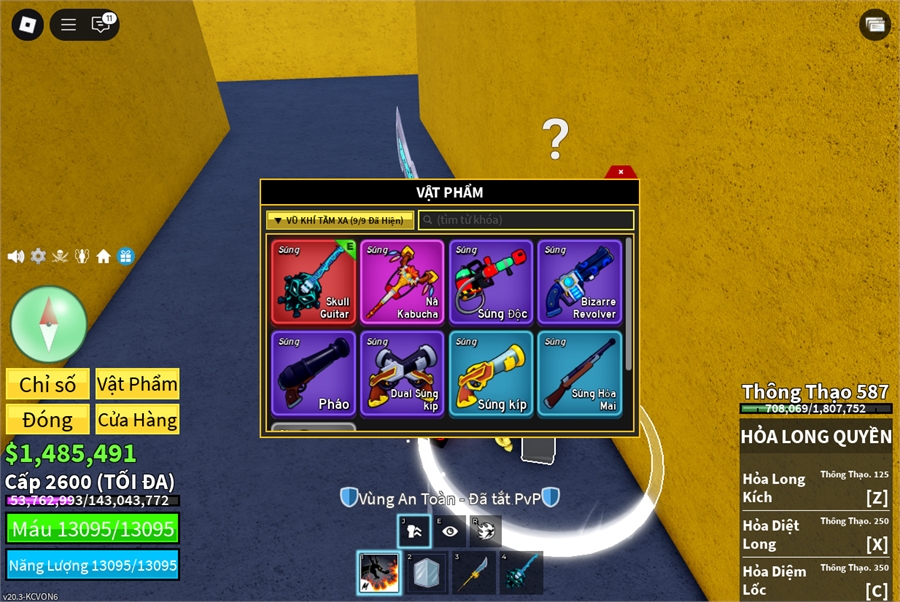Select the fire dragon fighting style hotbar slot
Viewport: 900px width, 602px height.
click(x=379, y=573)
